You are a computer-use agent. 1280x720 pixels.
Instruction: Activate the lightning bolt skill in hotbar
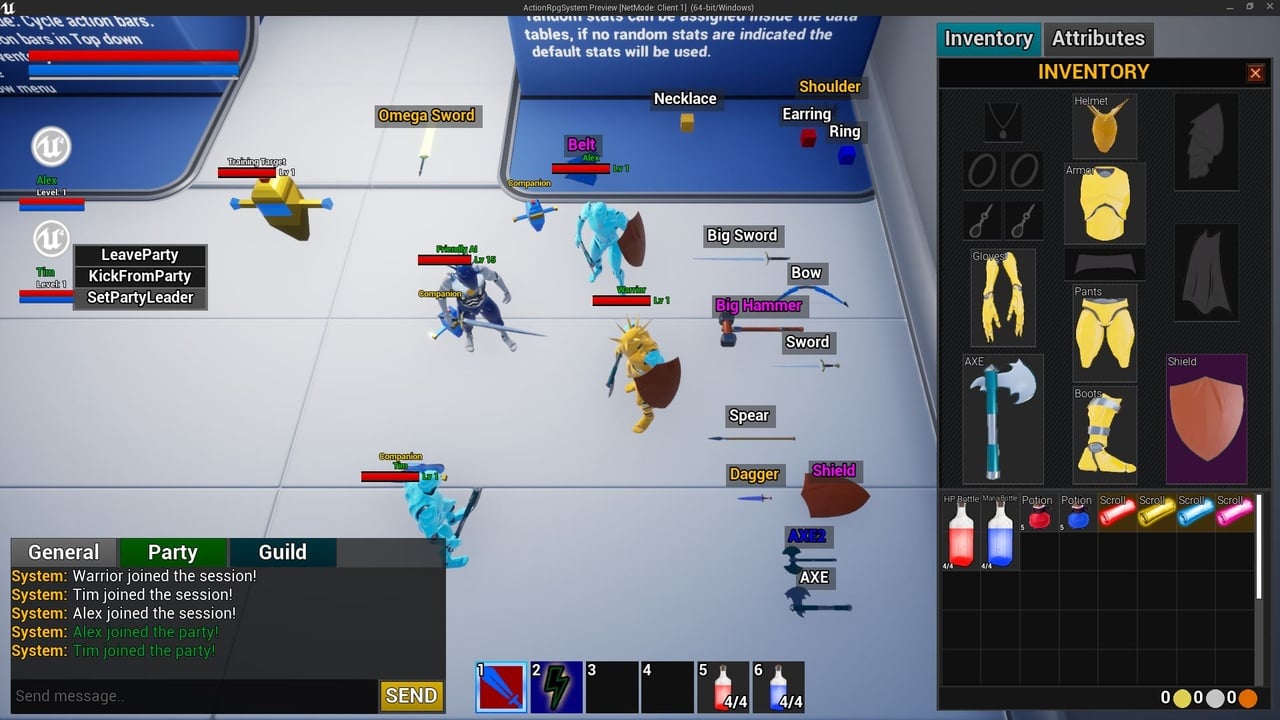coord(556,687)
